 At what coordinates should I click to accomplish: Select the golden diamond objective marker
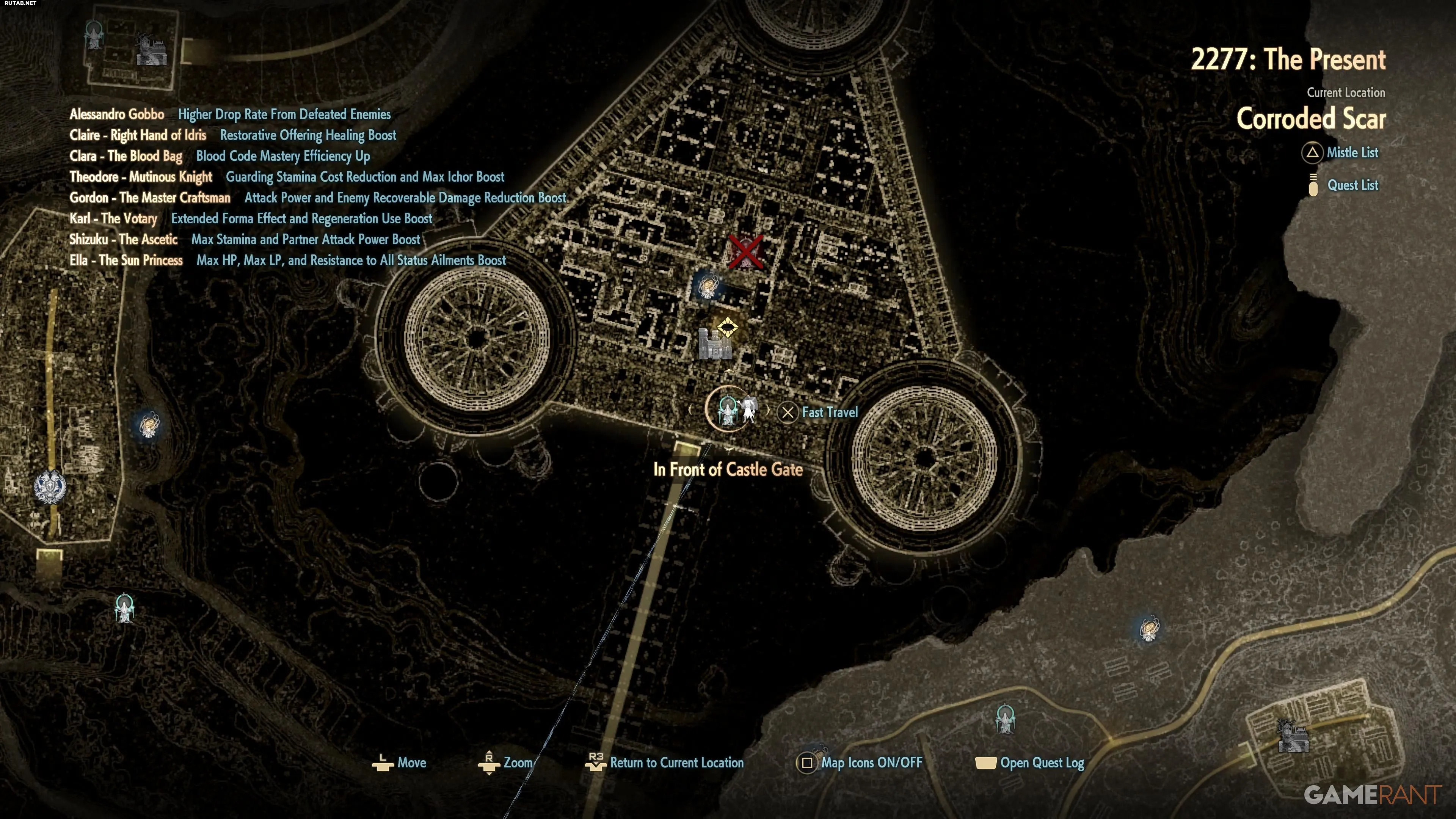[728, 327]
